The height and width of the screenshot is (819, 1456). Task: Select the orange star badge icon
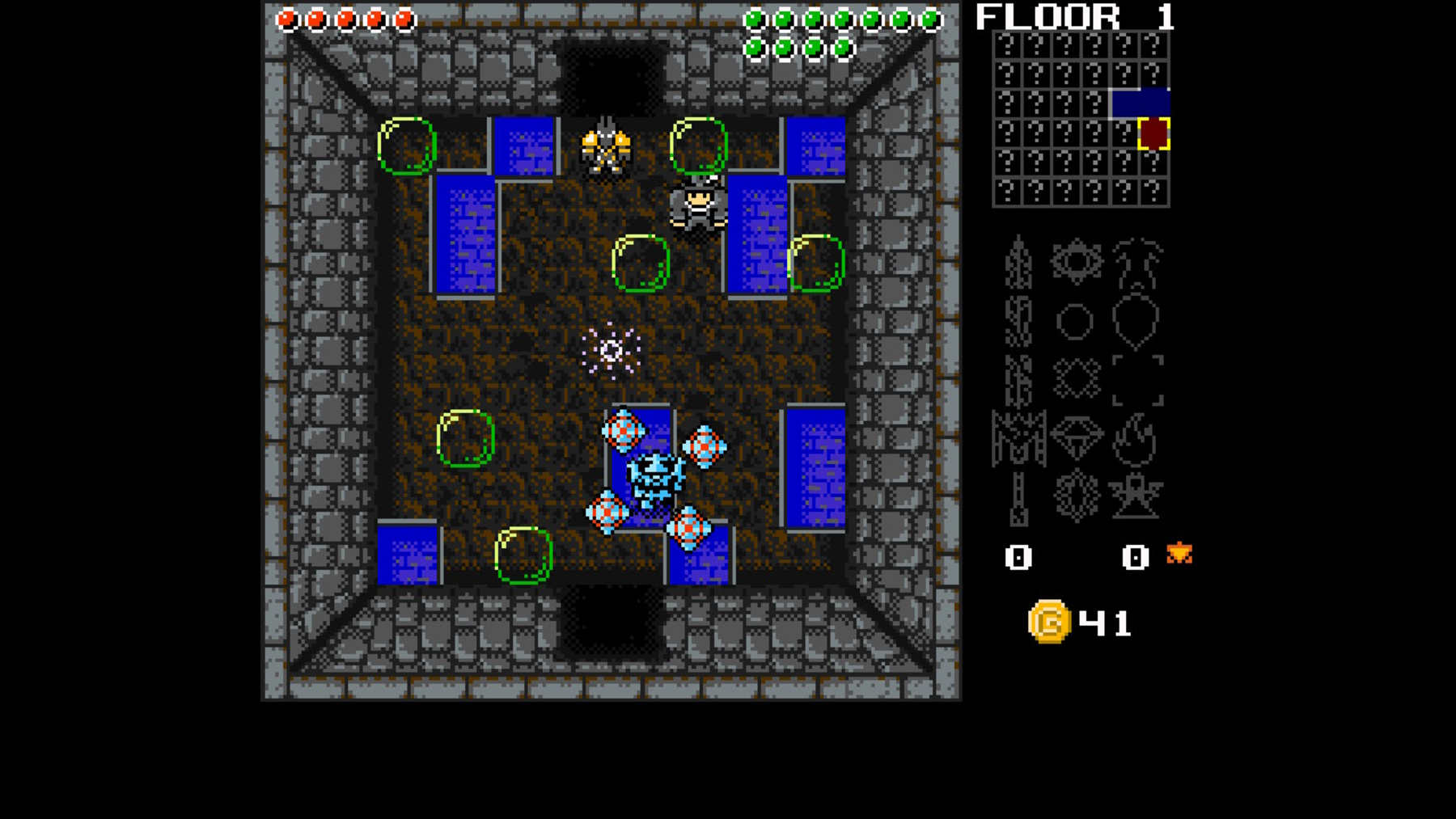point(1179,554)
